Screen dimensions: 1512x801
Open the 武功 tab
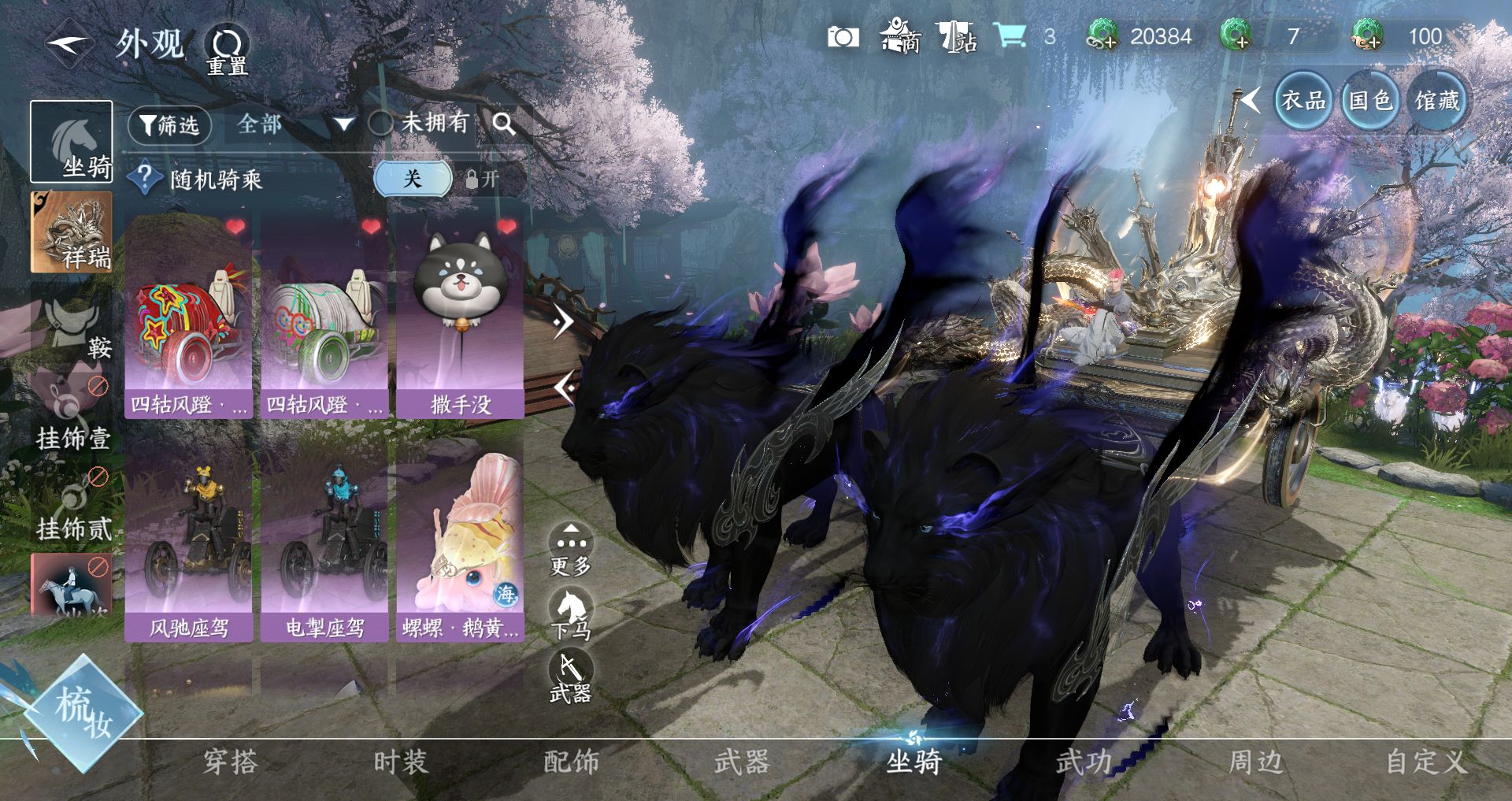pos(1084,762)
